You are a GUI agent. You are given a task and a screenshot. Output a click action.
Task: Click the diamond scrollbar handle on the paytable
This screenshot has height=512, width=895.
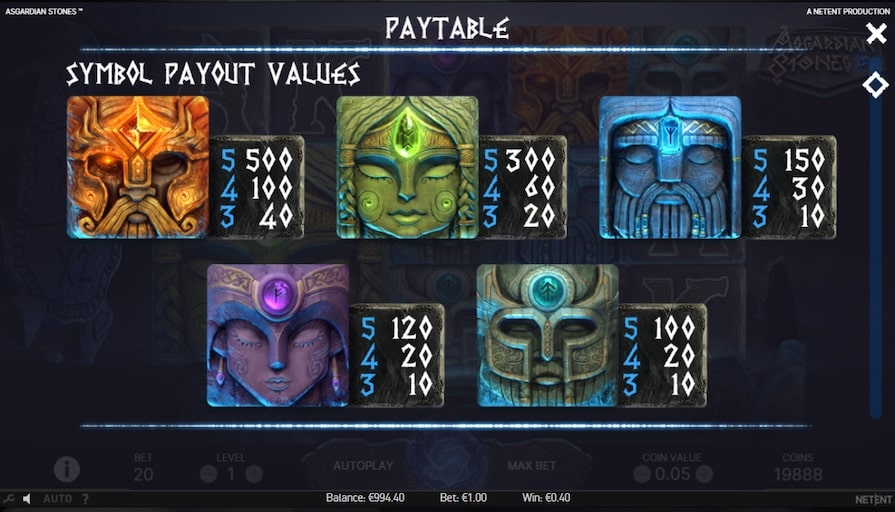(x=875, y=85)
